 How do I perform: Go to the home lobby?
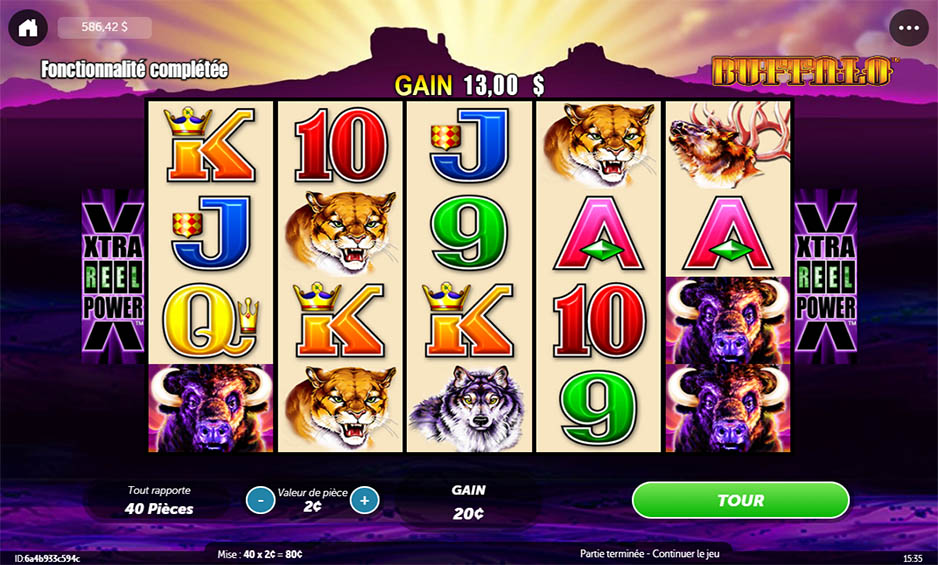click(x=28, y=27)
